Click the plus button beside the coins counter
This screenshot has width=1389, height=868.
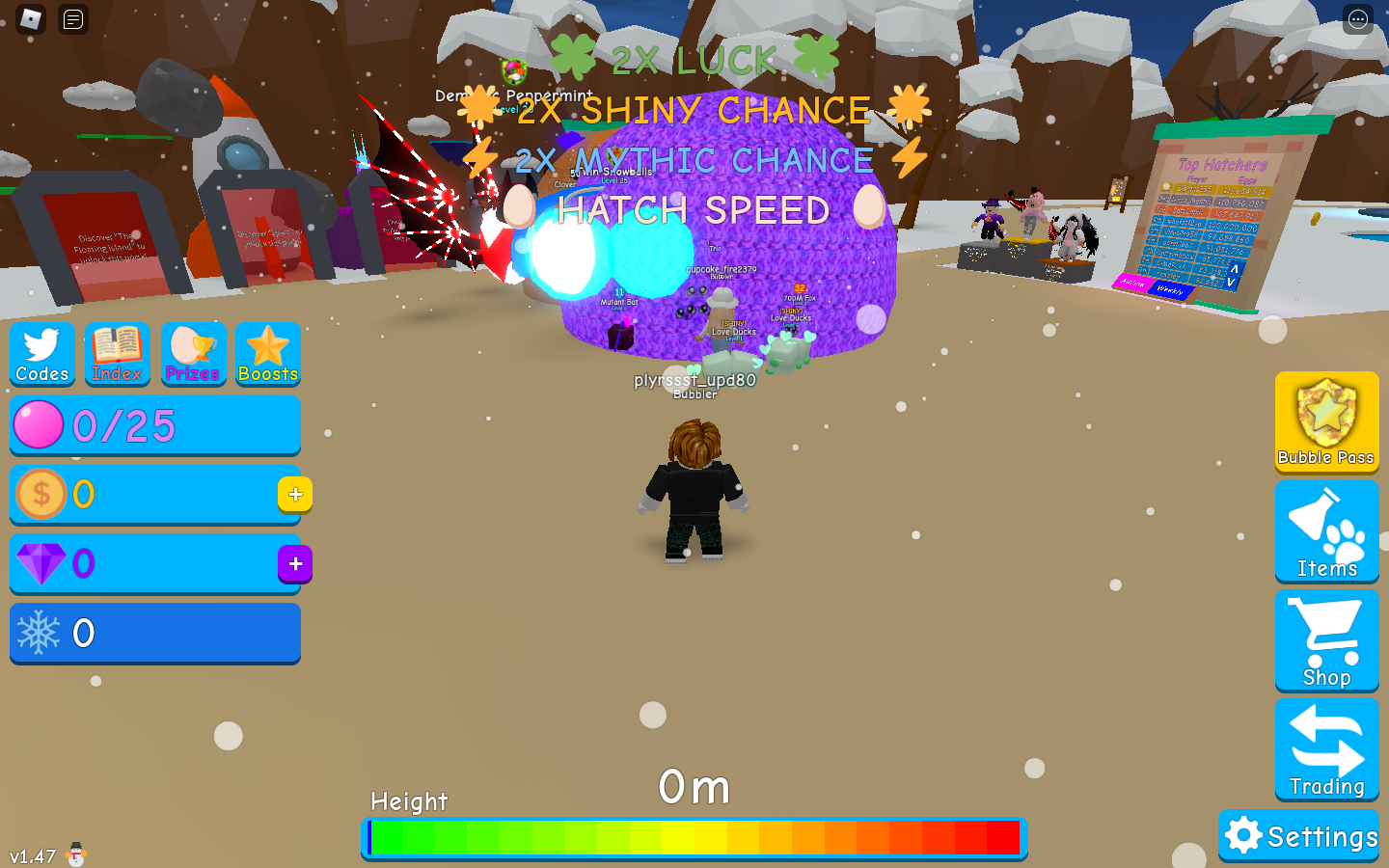(295, 495)
